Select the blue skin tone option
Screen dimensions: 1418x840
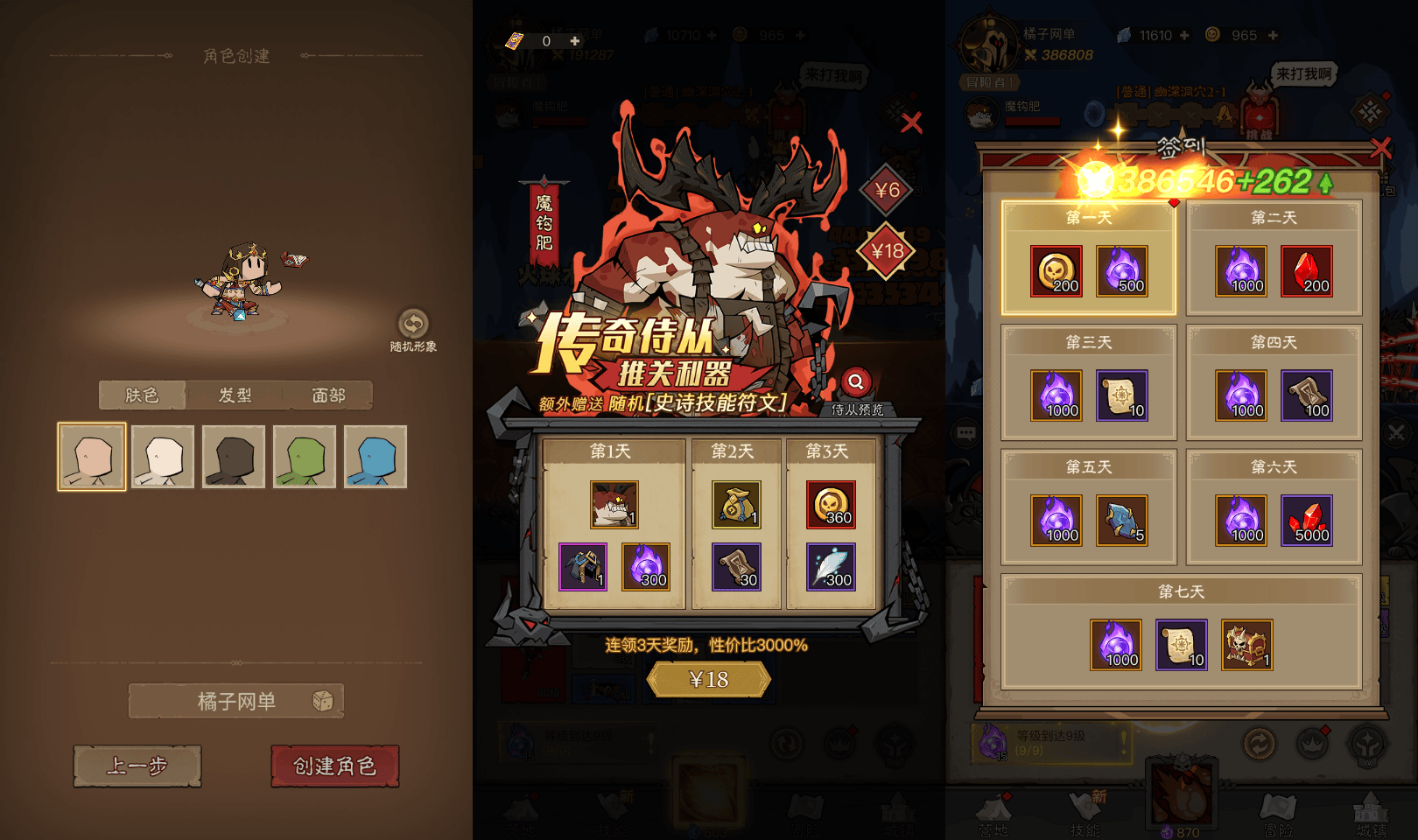point(376,456)
